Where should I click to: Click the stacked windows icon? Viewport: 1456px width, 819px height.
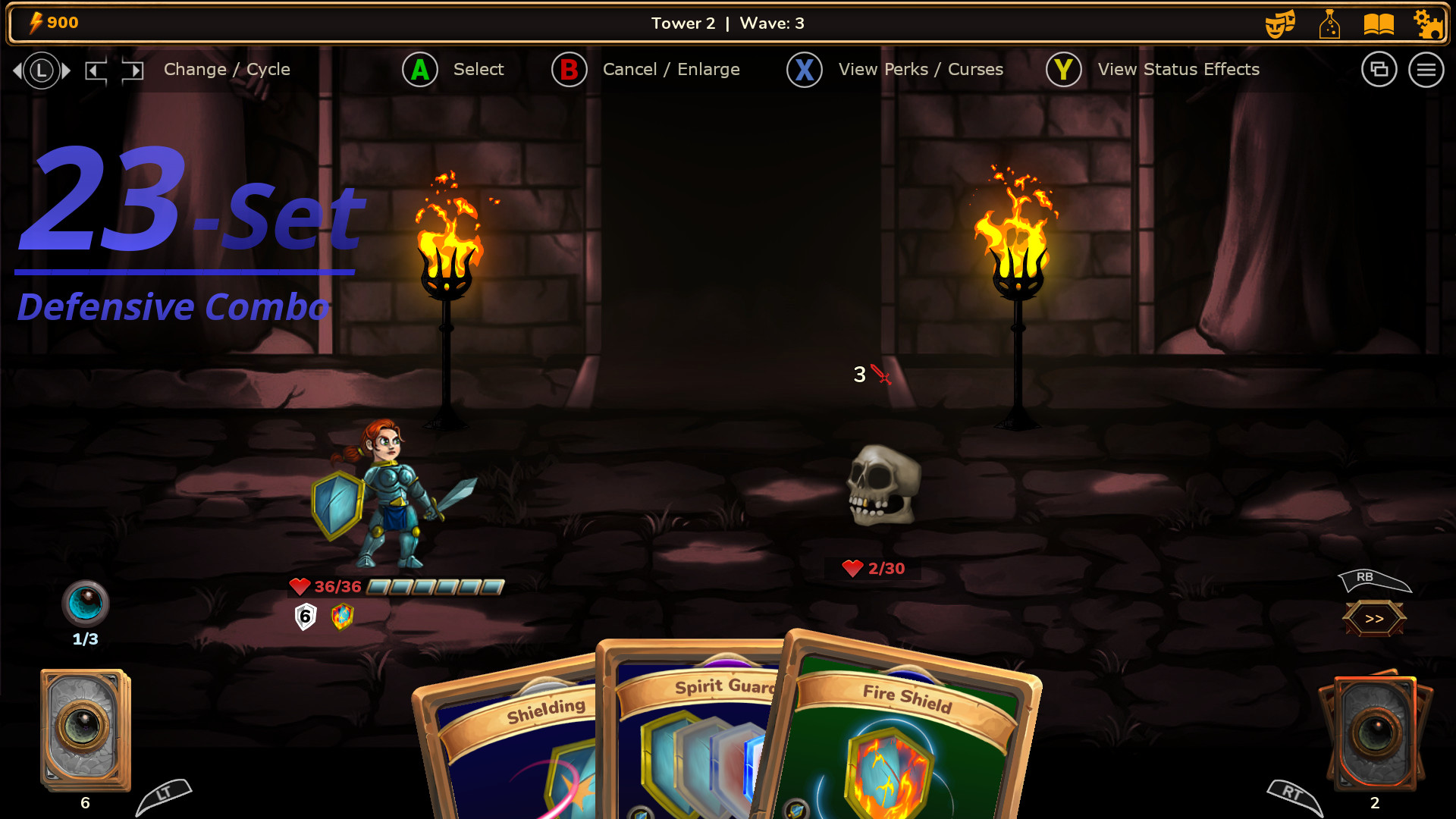(x=1379, y=69)
